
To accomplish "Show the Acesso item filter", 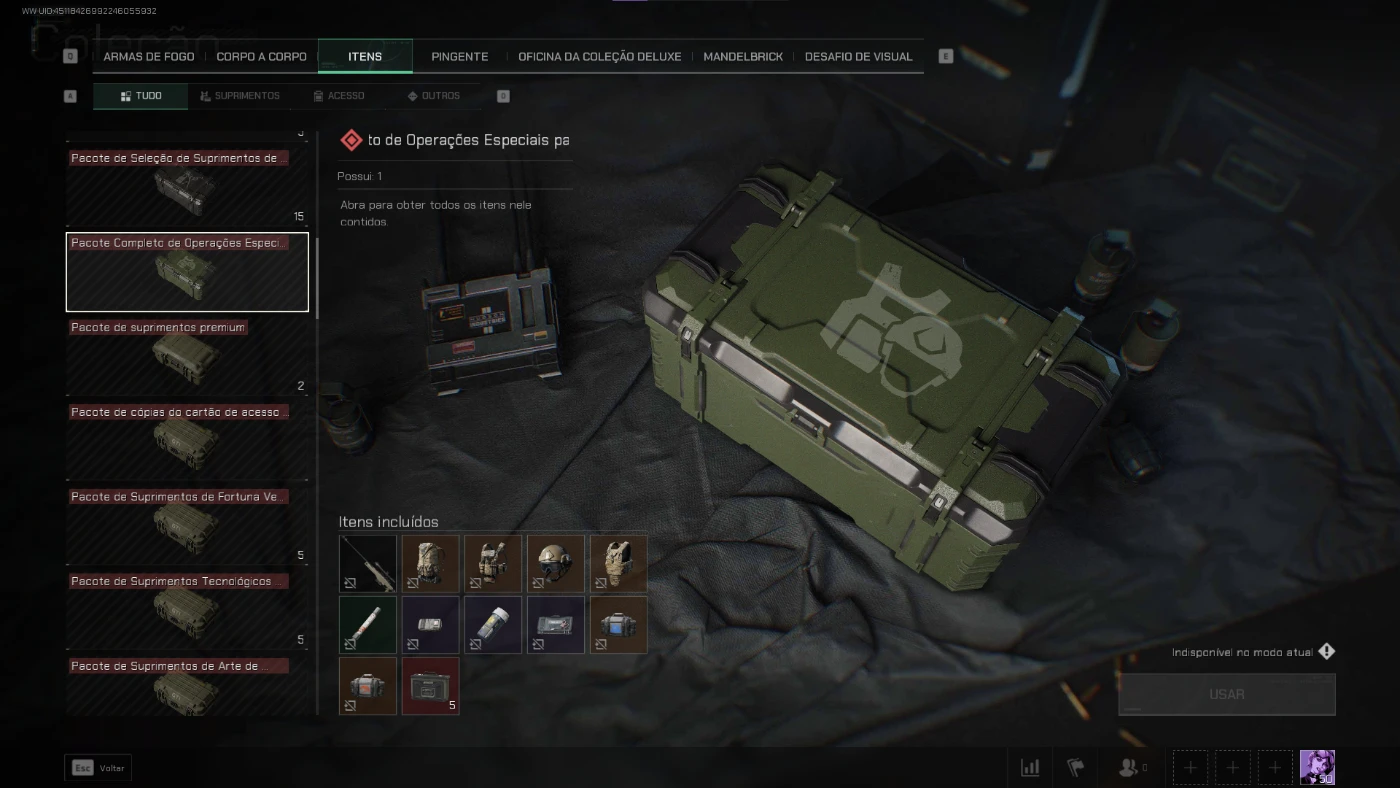I will point(339,96).
